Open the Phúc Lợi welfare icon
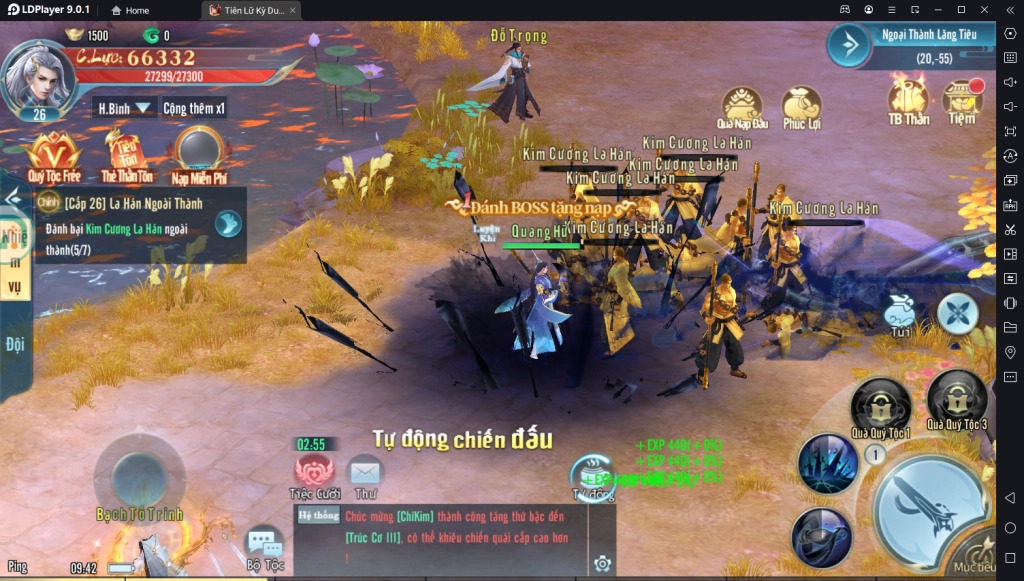 click(x=802, y=106)
